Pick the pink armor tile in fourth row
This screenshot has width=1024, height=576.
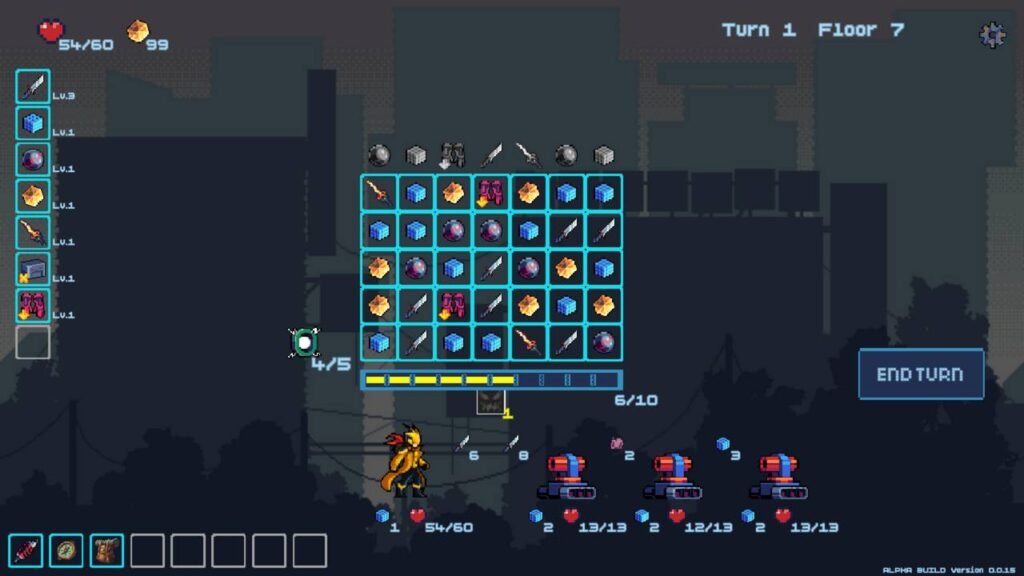(x=454, y=306)
